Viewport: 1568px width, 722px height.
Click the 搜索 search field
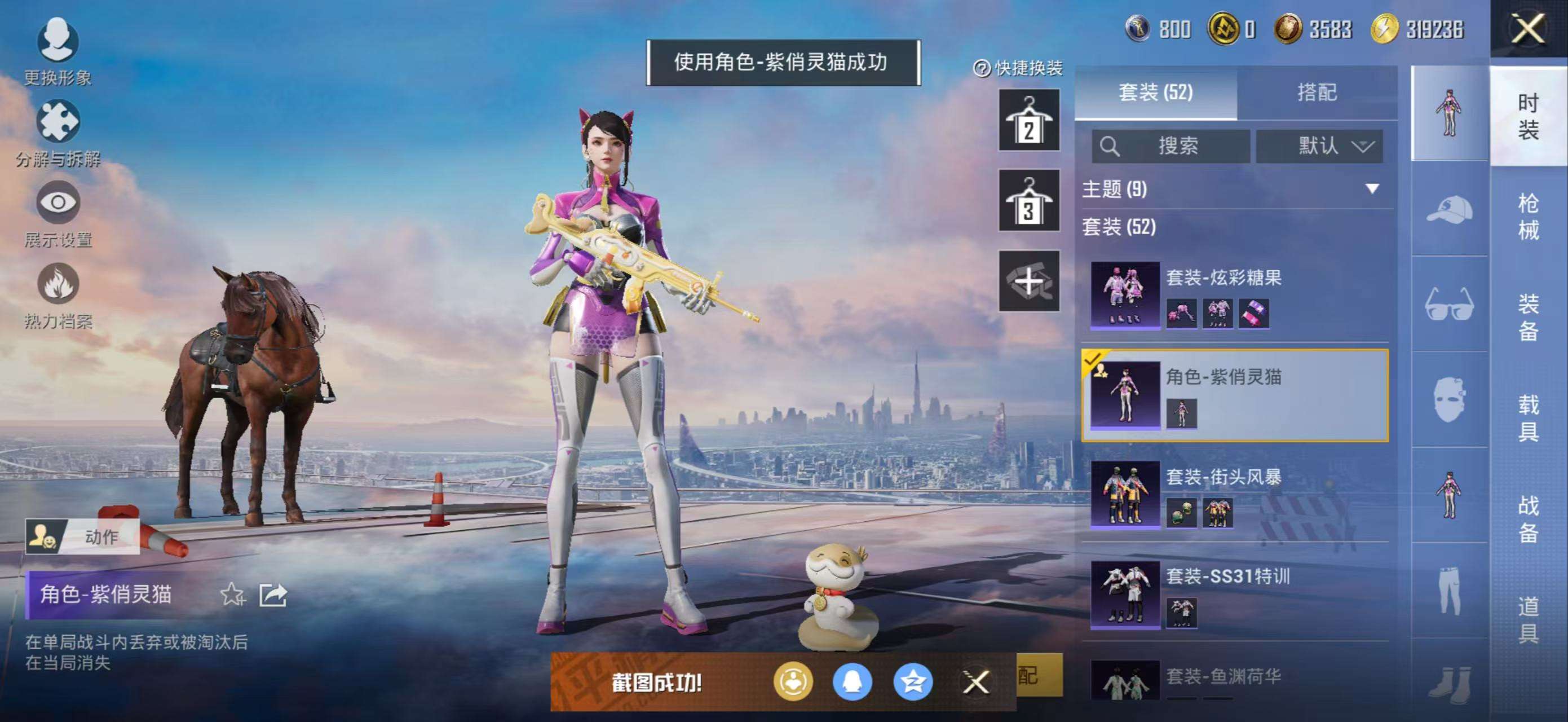pyautogui.click(x=1170, y=146)
